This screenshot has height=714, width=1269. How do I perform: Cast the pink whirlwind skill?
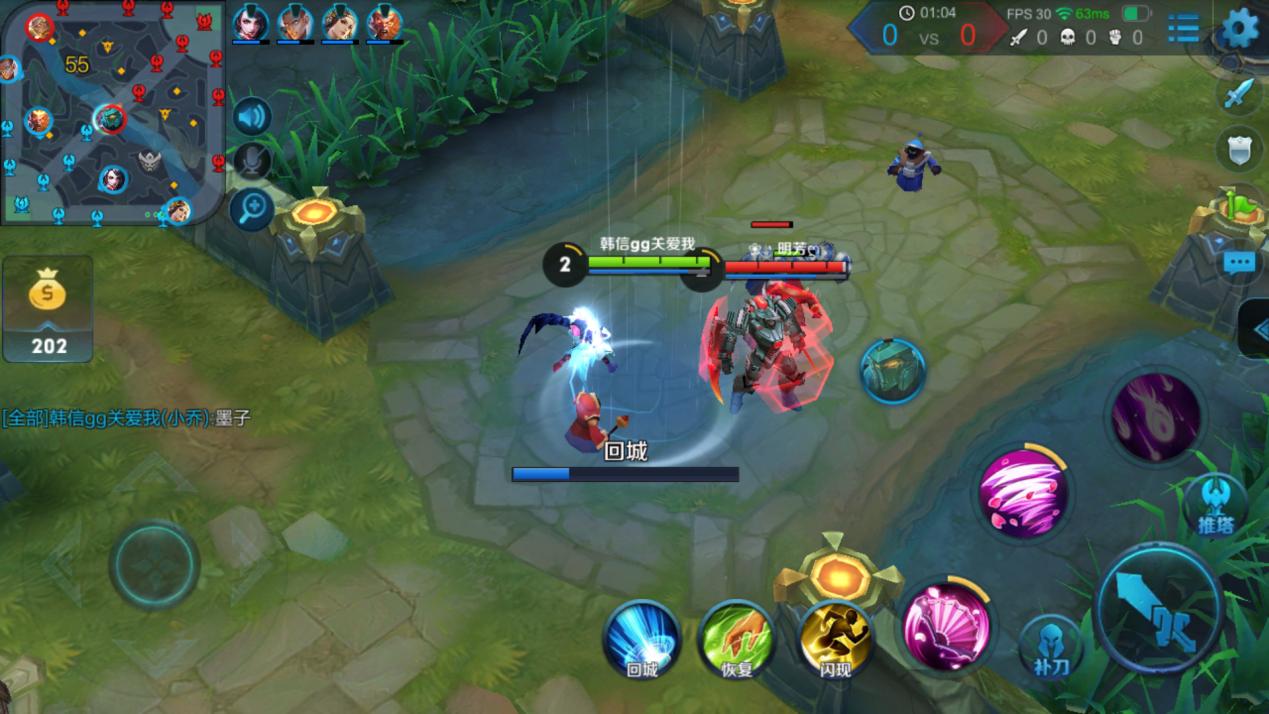pos(1022,493)
